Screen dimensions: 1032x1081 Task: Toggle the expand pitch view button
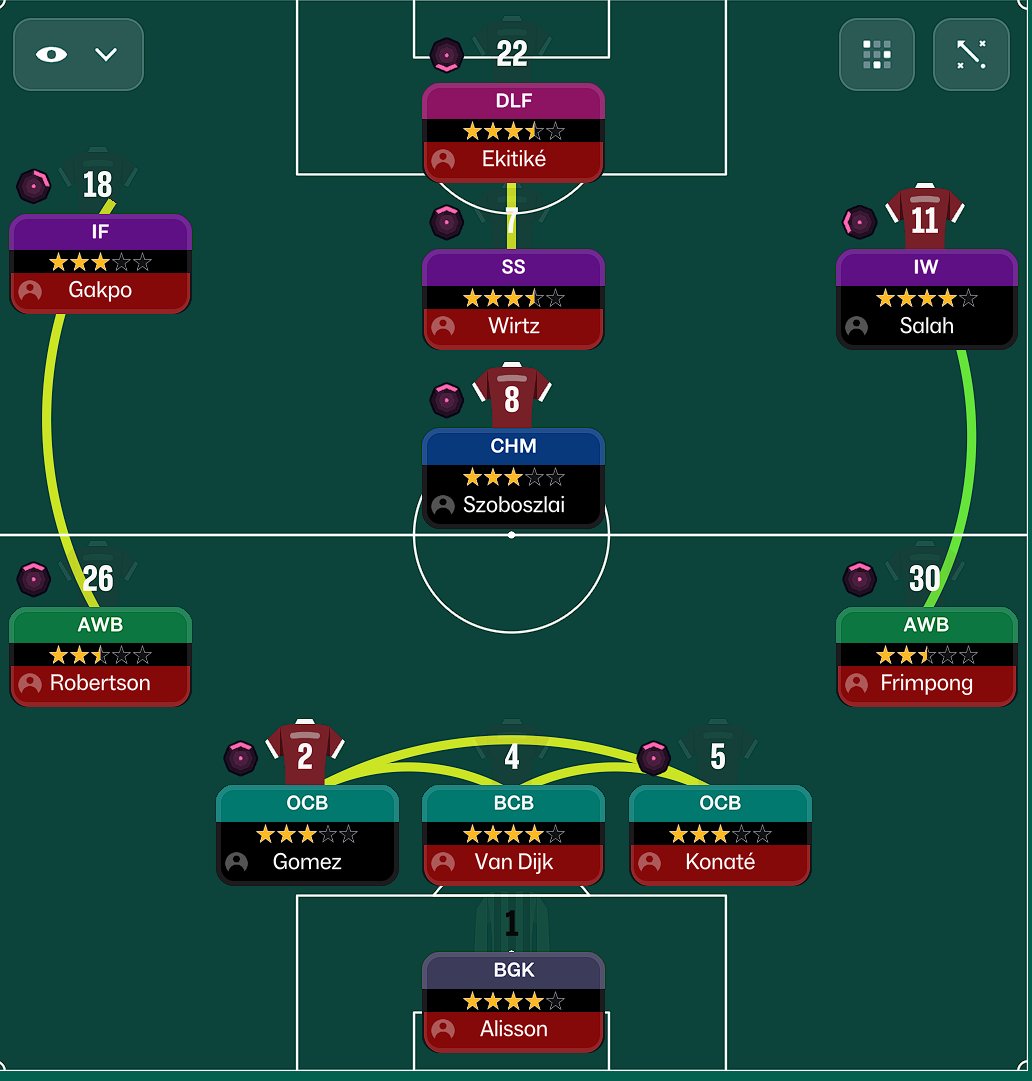[x=970, y=55]
